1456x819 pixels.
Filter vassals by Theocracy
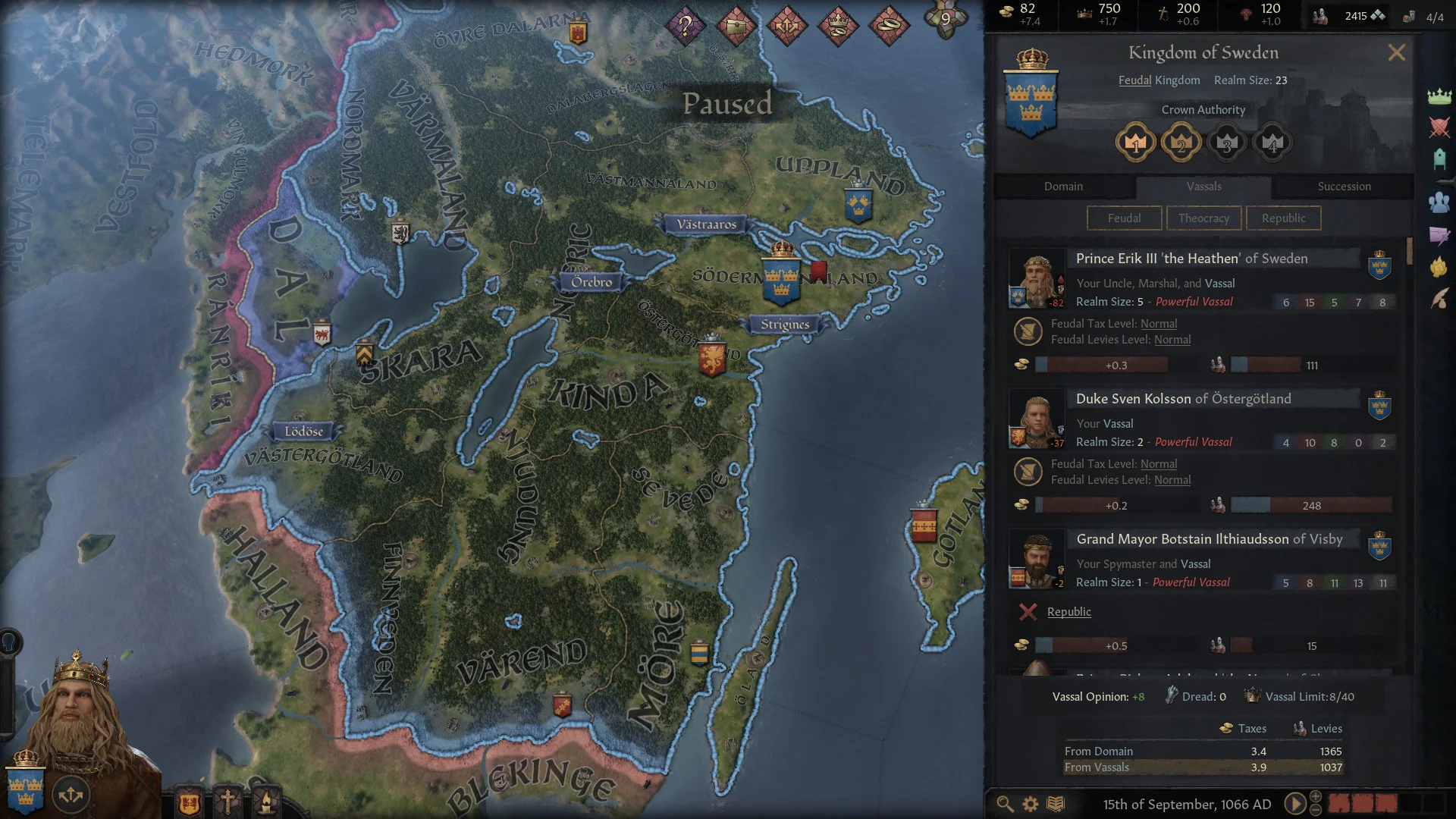point(1204,218)
